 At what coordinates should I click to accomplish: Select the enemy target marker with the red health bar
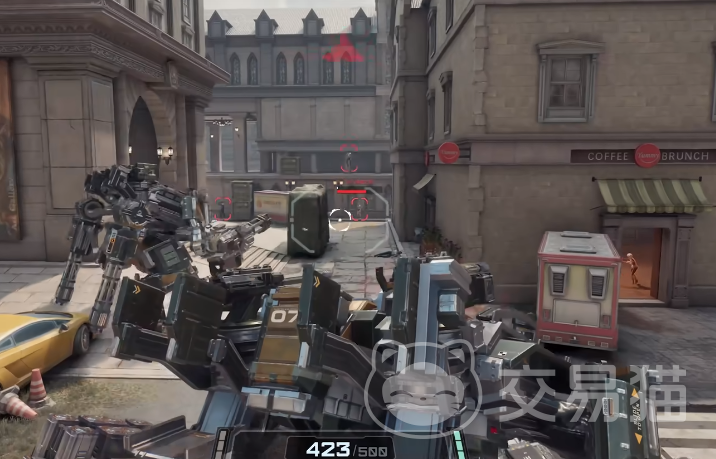coord(360,206)
